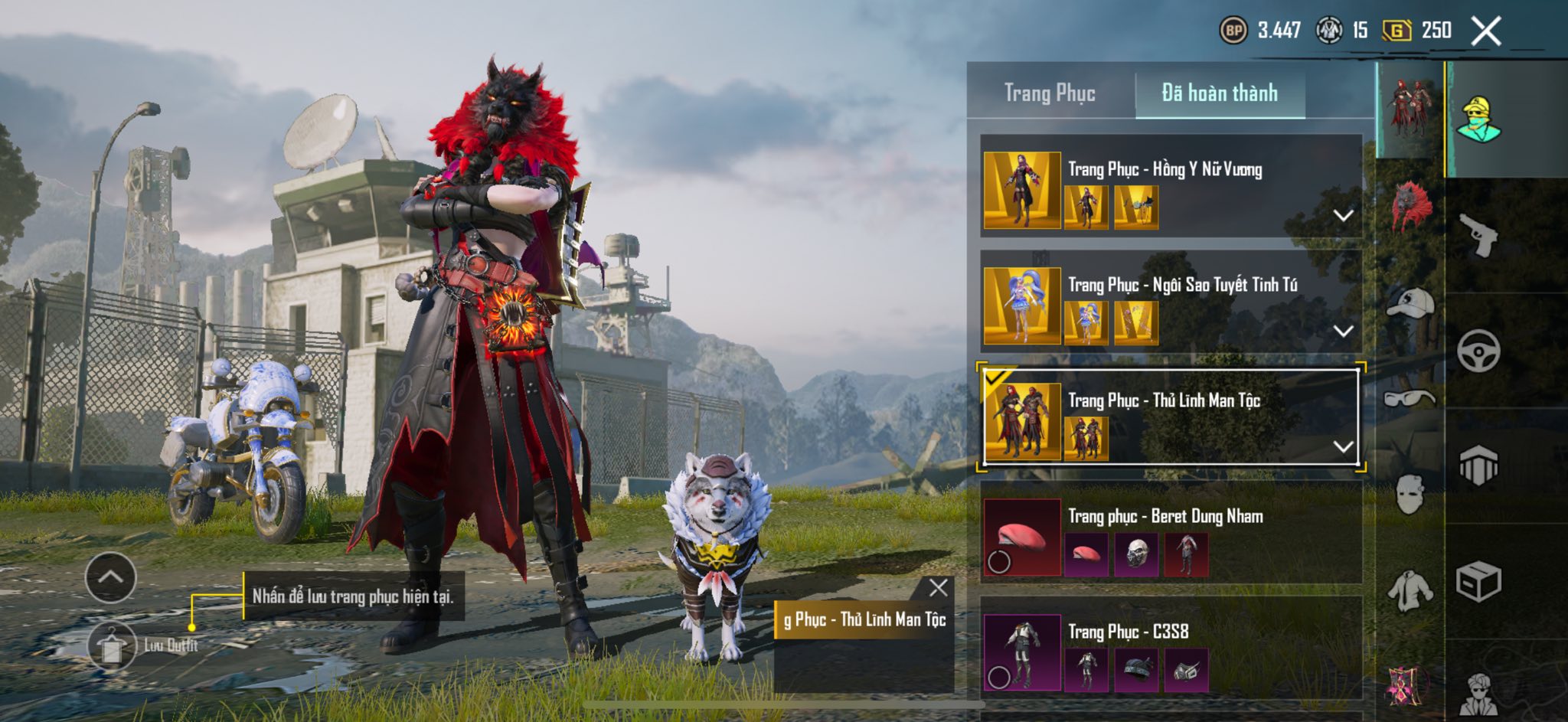Screen dimensions: 1568x722
Task: Switch to the Trang Phục tab
Action: 1050,93
